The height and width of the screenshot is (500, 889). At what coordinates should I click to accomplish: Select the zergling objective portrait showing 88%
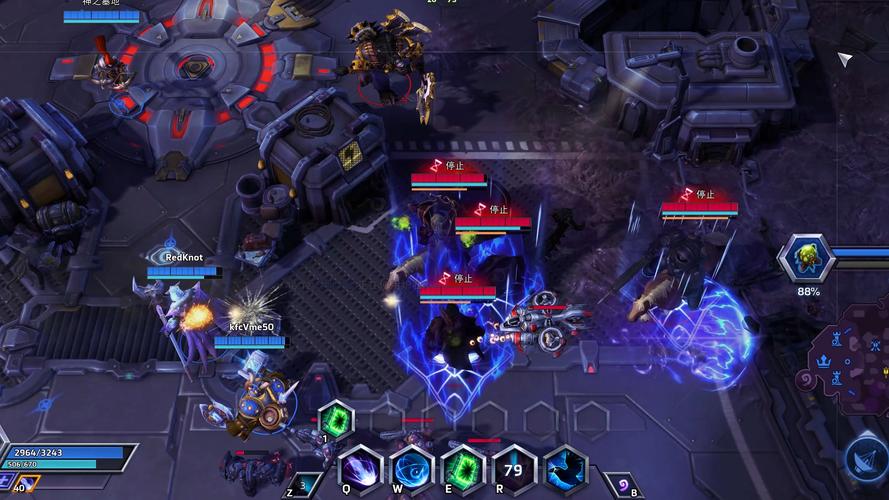click(x=807, y=260)
